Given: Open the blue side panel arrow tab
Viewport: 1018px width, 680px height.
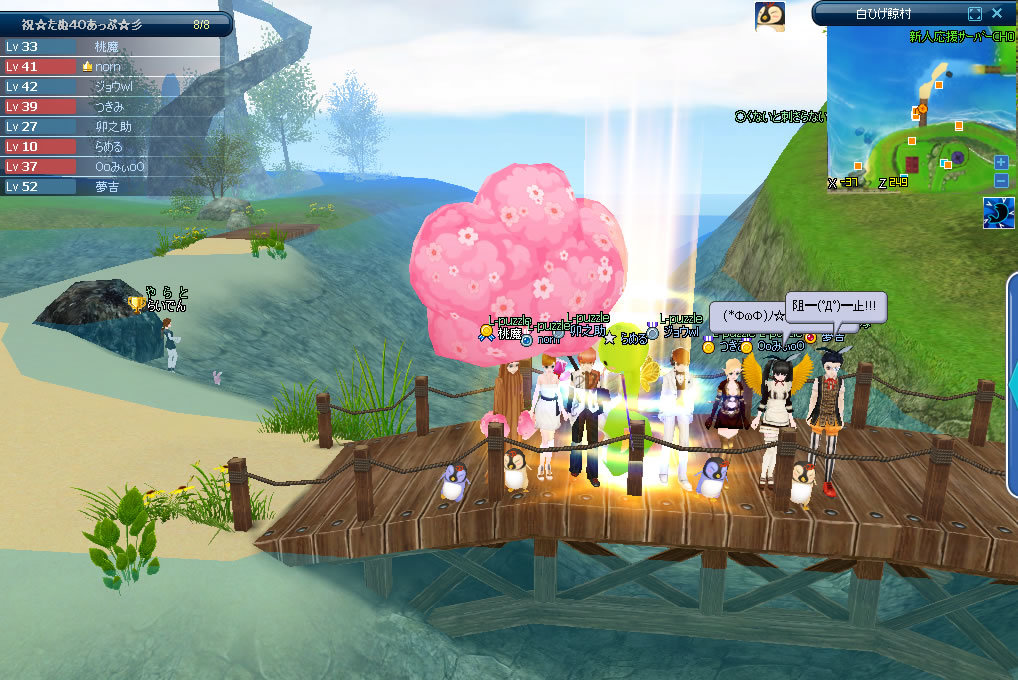Looking at the screenshot, I should pyautogui.click(x=1012, y=380).
